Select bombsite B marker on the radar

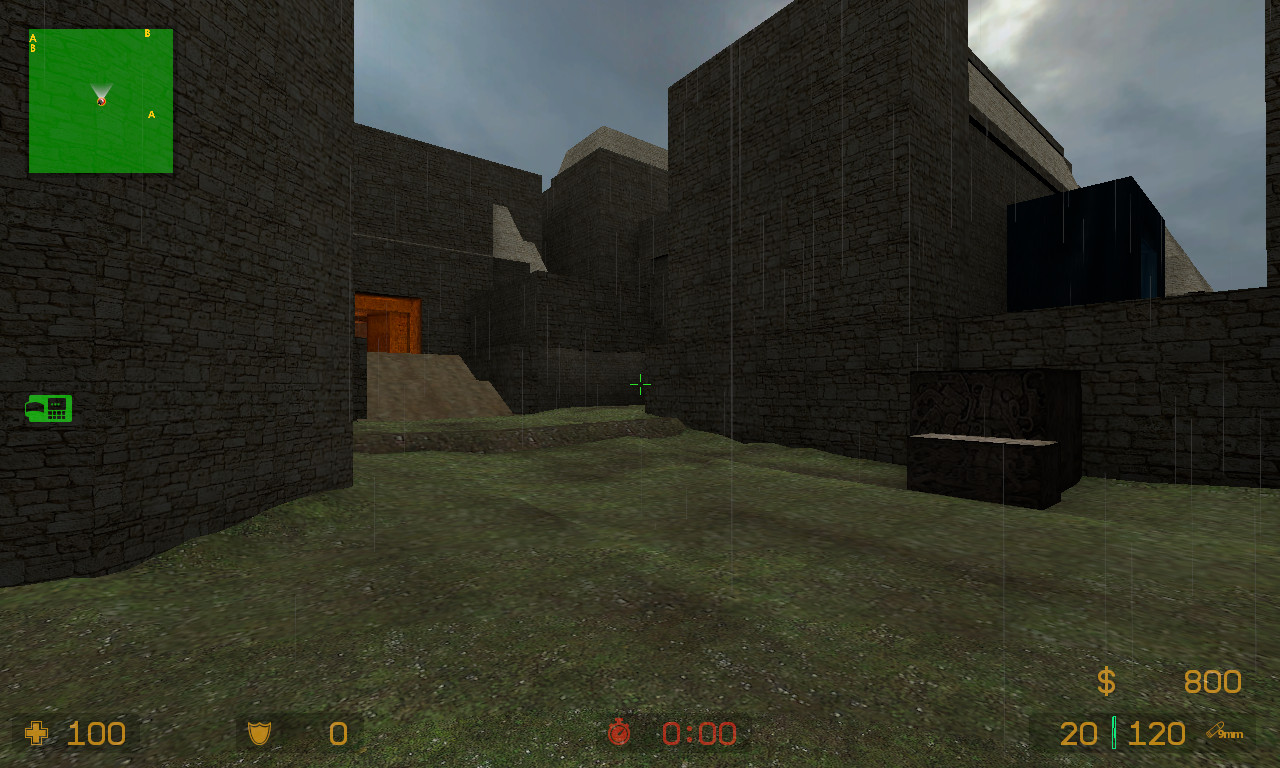[148, 32]
